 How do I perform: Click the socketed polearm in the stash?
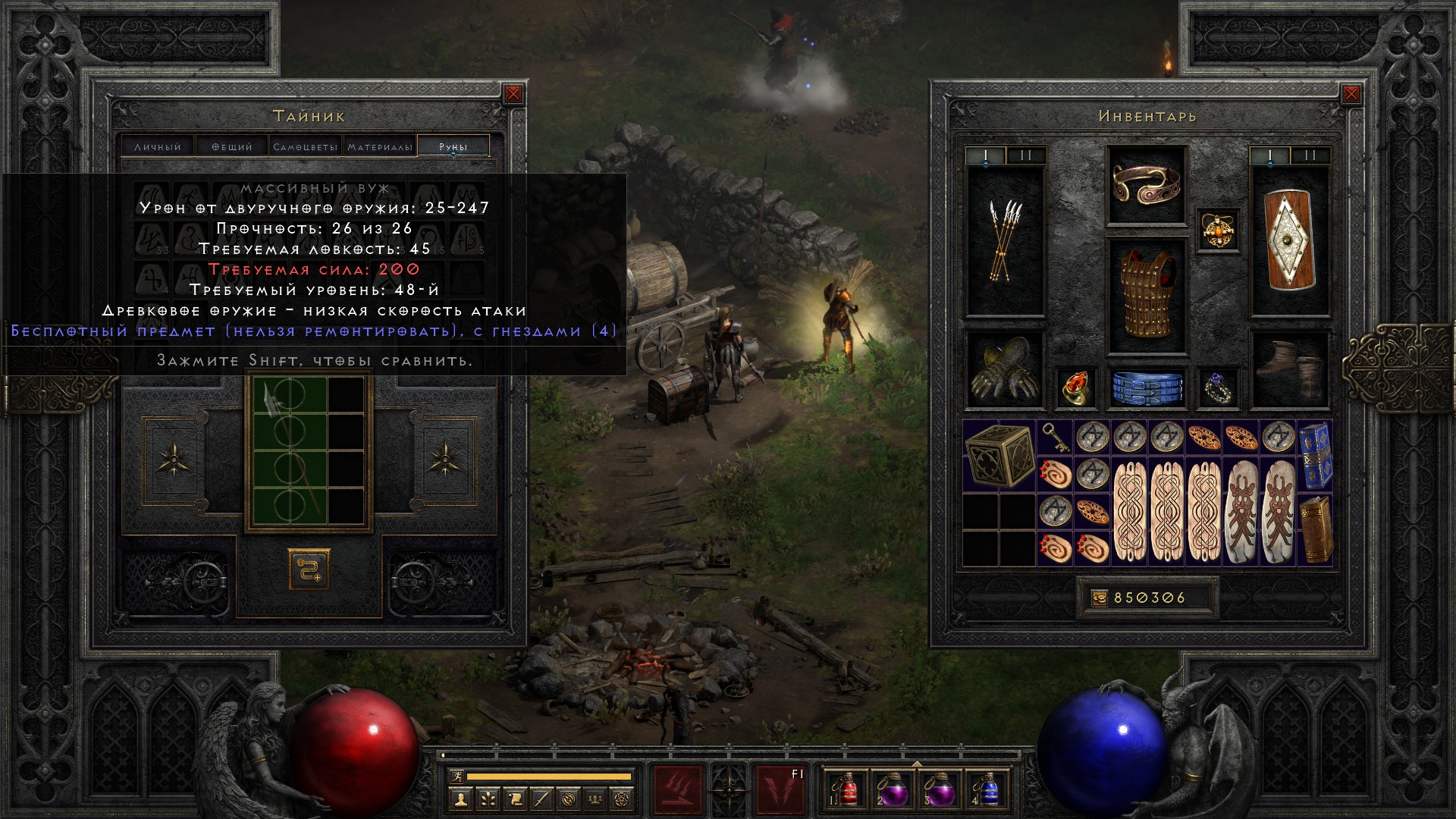pyautogui.click(x=289, y=450)
